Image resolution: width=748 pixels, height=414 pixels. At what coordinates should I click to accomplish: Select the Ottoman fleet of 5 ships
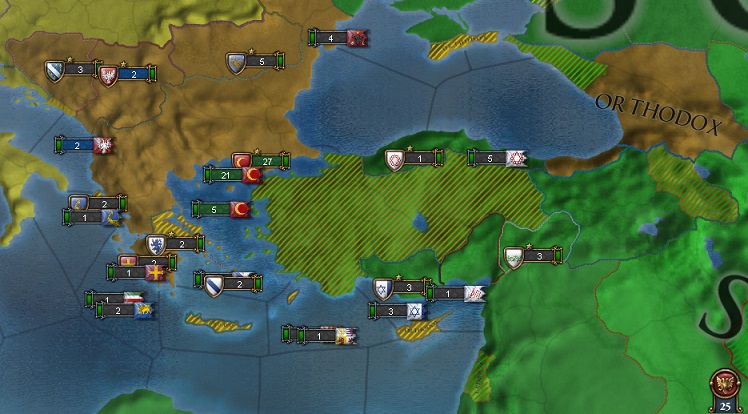coord(221,209)
